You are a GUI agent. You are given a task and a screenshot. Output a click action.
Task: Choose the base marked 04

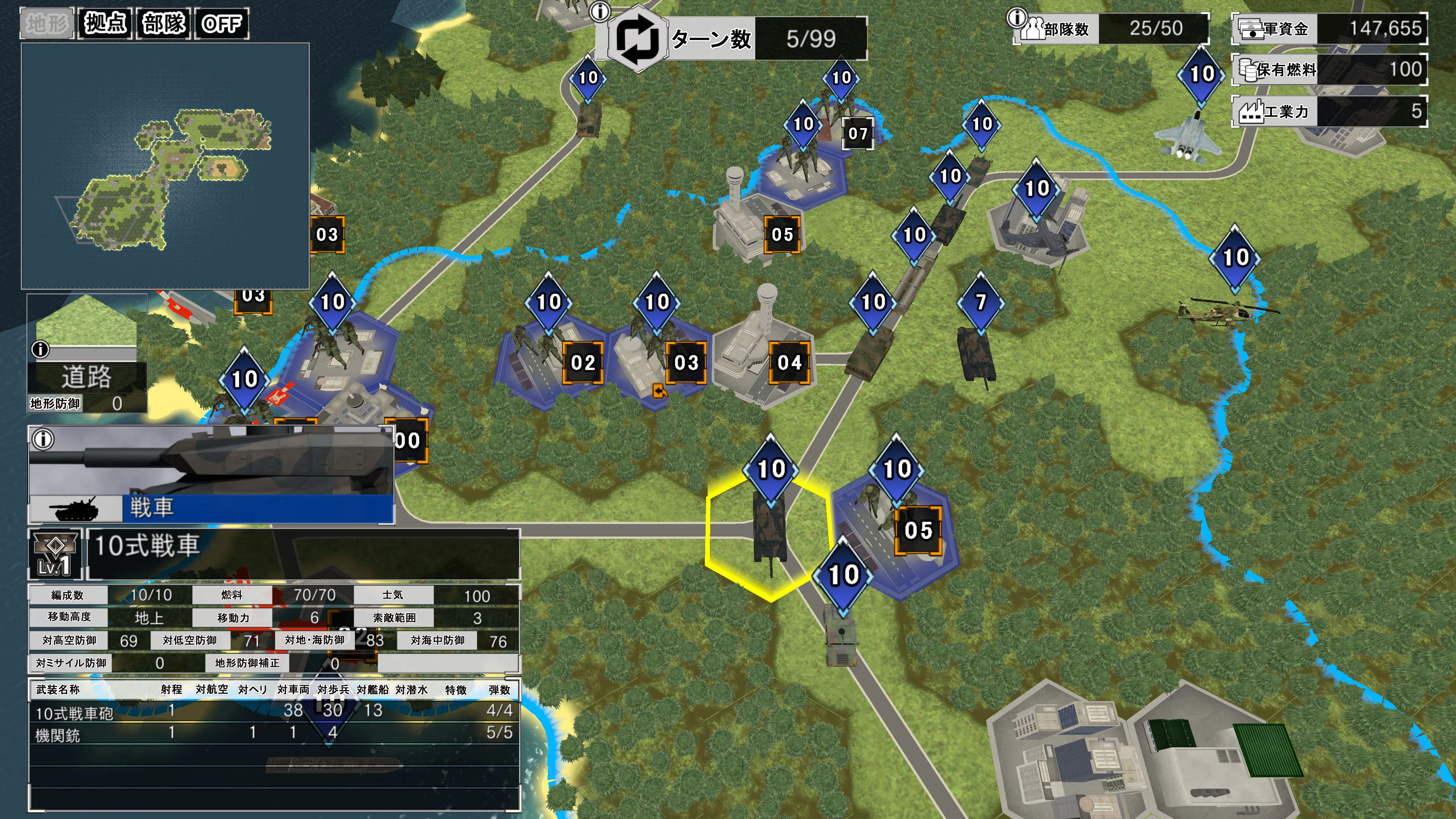789,363
